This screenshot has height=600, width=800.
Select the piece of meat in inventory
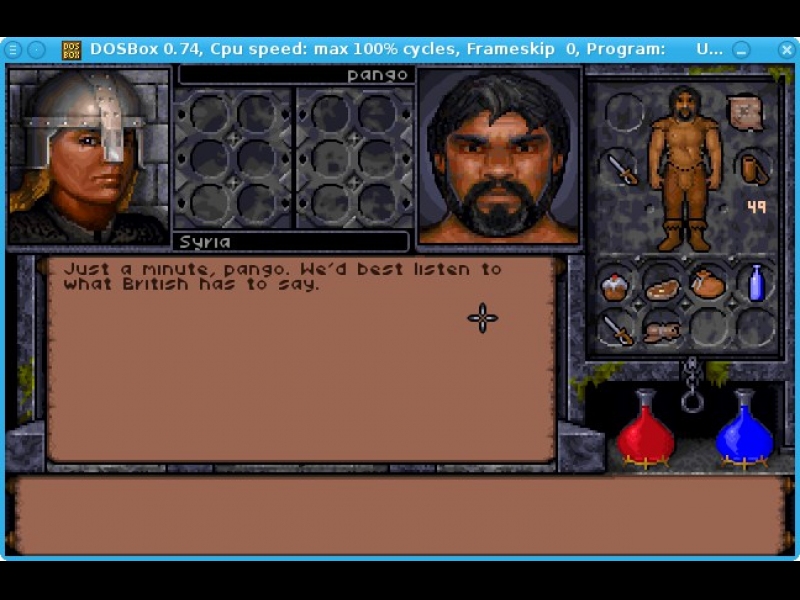click(x=661, y=289)
